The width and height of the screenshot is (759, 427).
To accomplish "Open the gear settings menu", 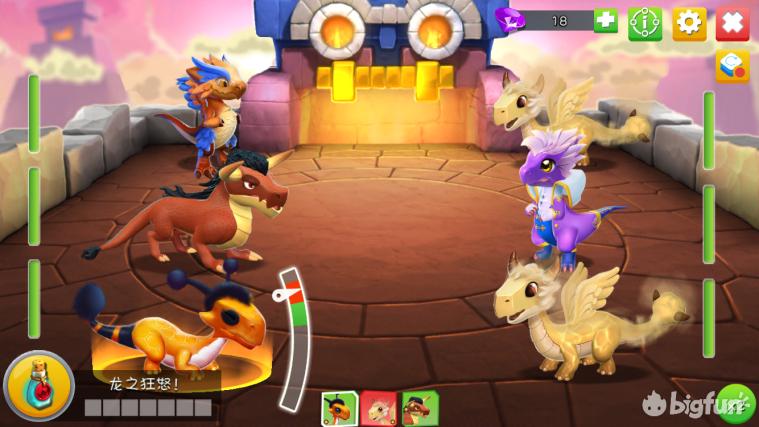I will (x=689, y=22).
